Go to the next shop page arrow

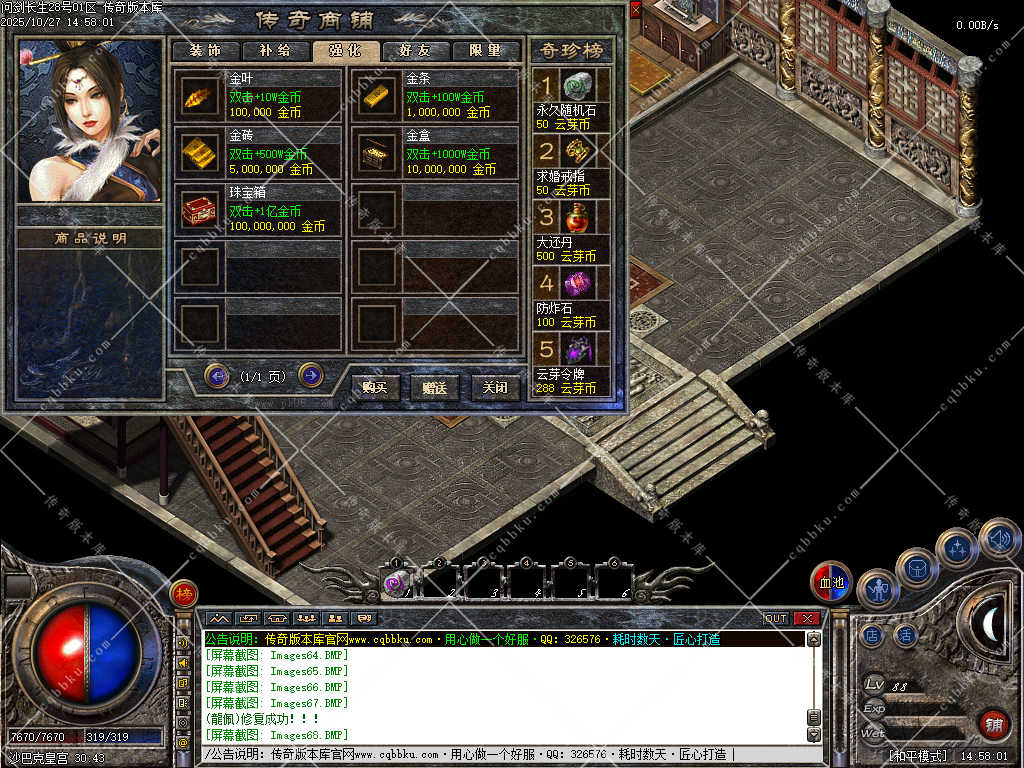click(x=311, y=375)
